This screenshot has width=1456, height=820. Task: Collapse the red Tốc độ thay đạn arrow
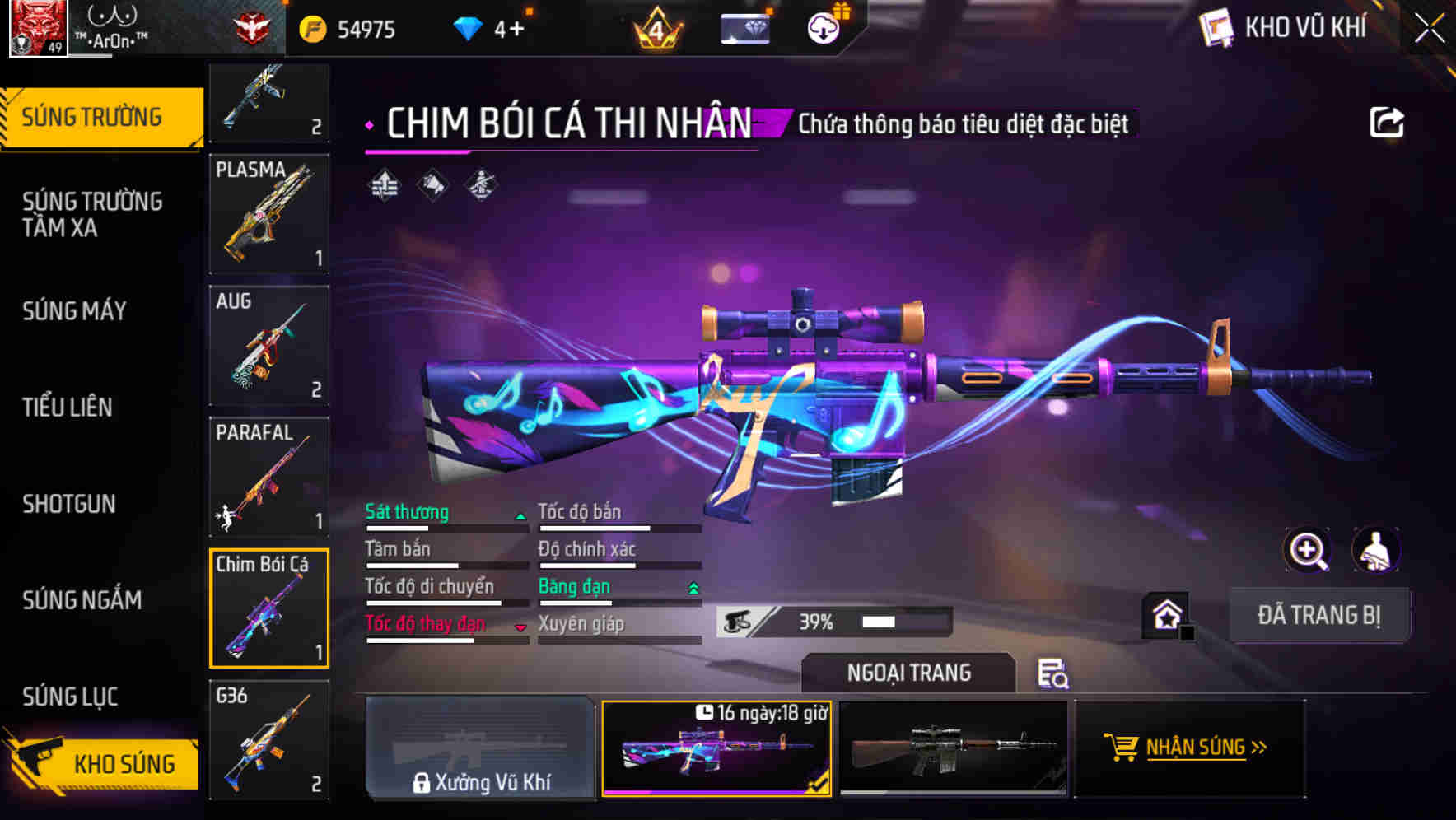click(521, 626)
